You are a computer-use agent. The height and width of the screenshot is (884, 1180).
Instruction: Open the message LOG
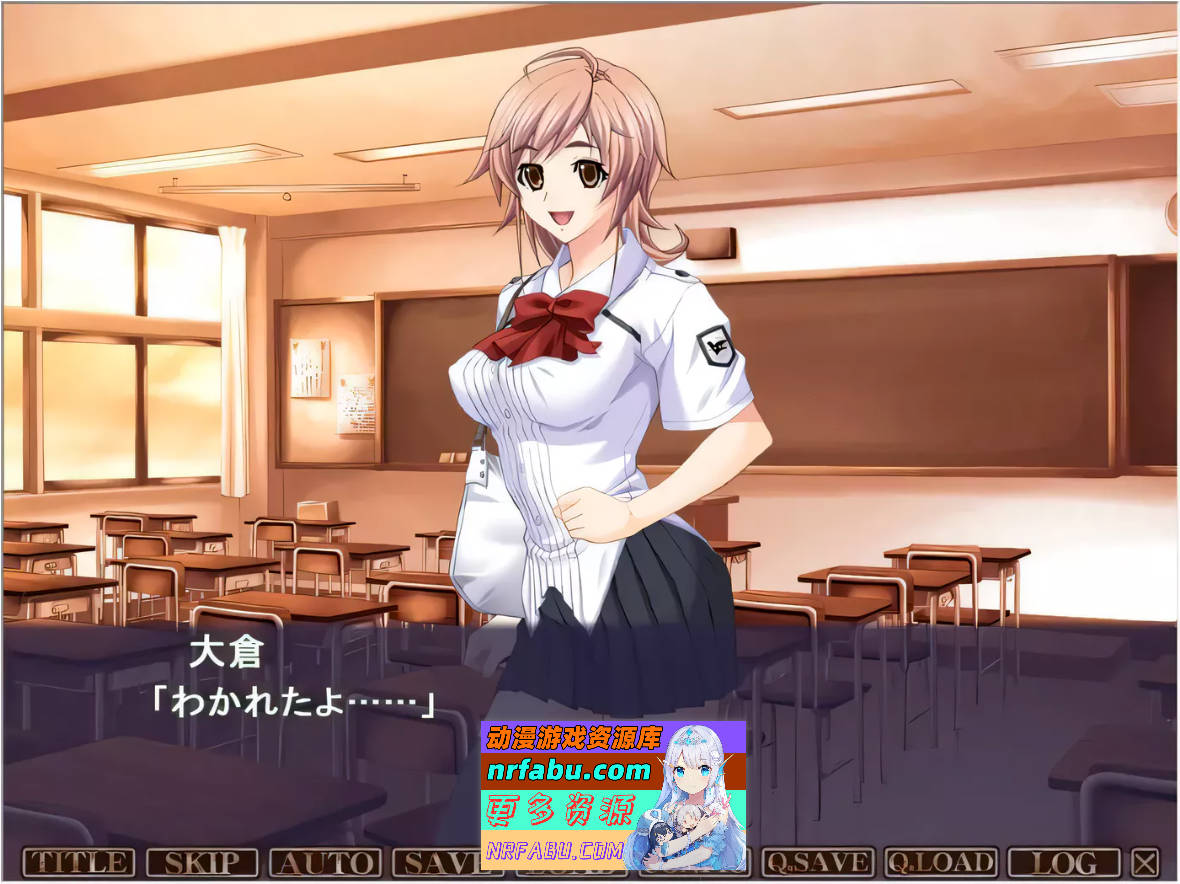tap(1065, 862)
